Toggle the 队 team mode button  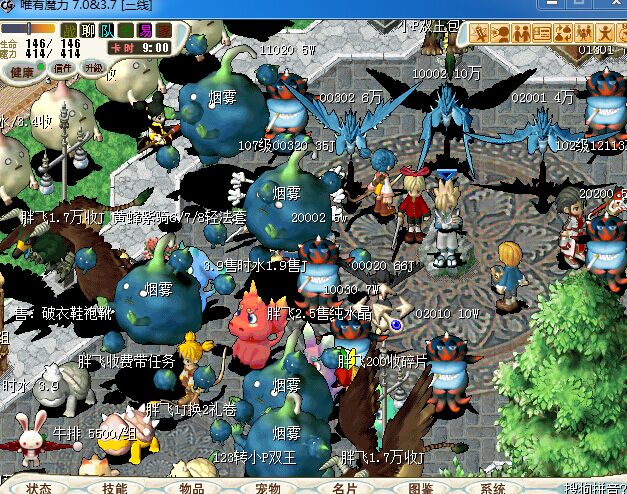point(106,30)
